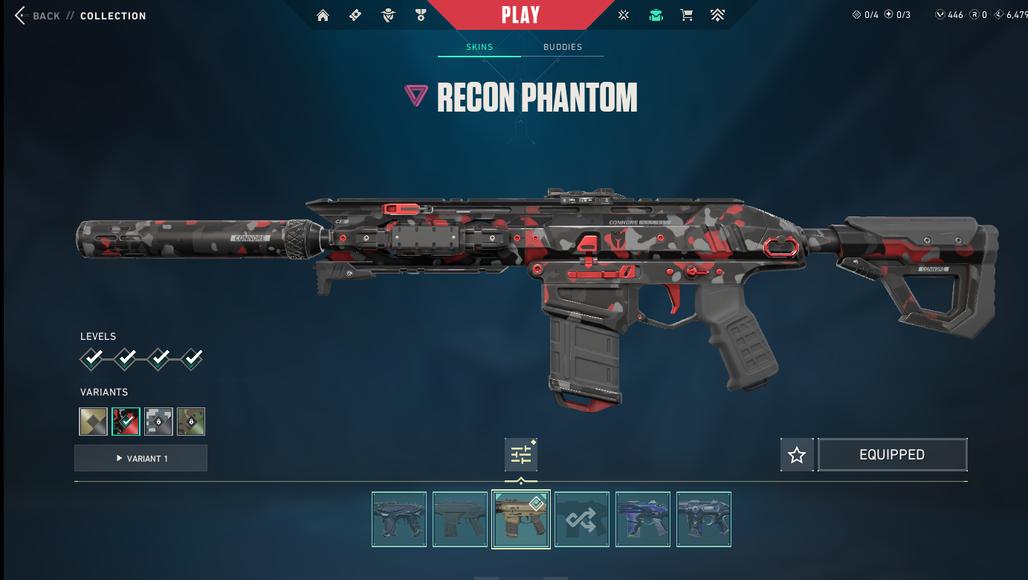Choose the tan Recon Phantom thumbnail
Viewport: 1028px width, 580px height.
point(521,519)
